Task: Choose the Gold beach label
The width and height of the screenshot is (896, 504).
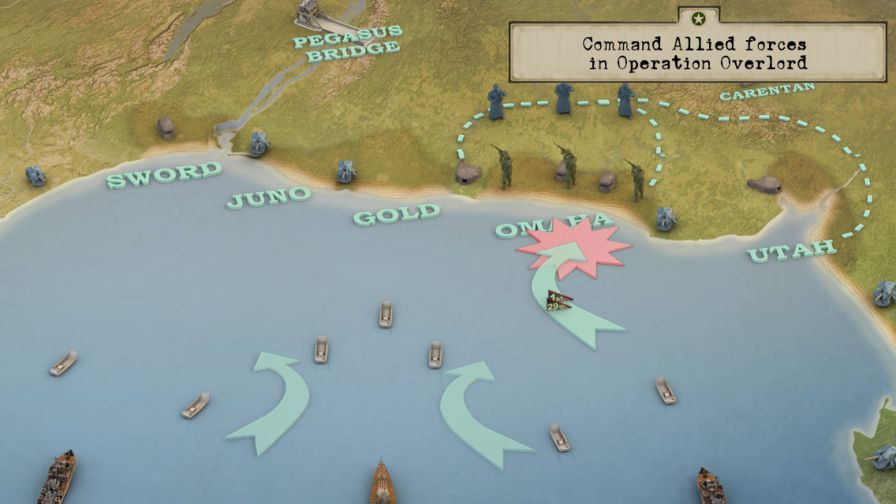Action: coord(396,213)
